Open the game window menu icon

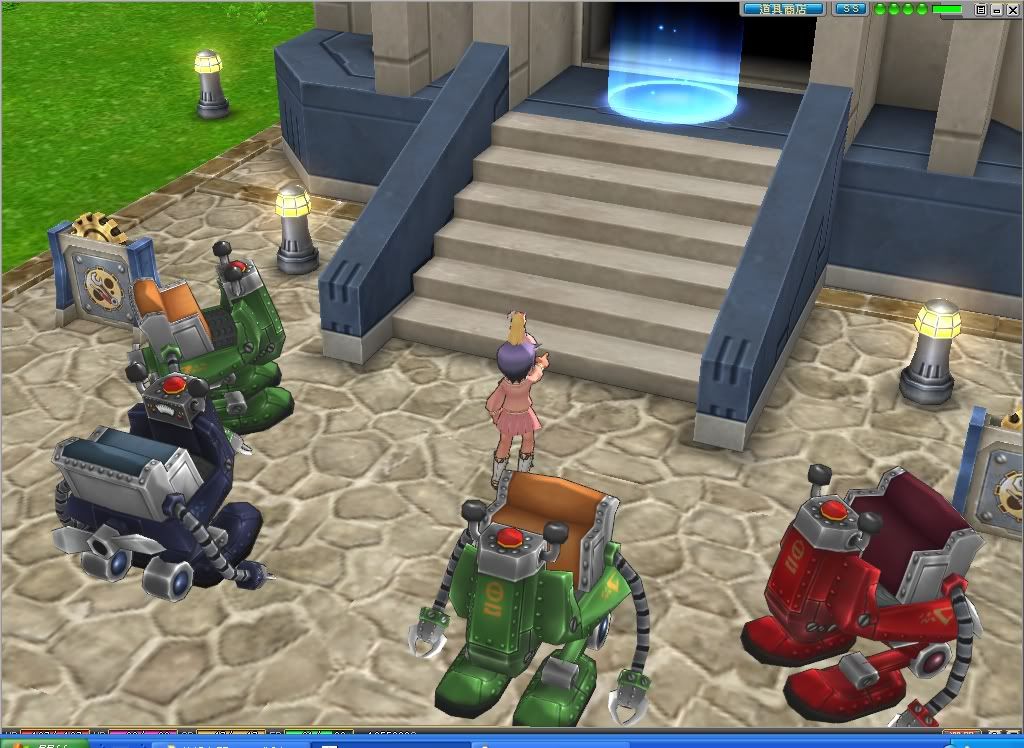pos(981,9)
